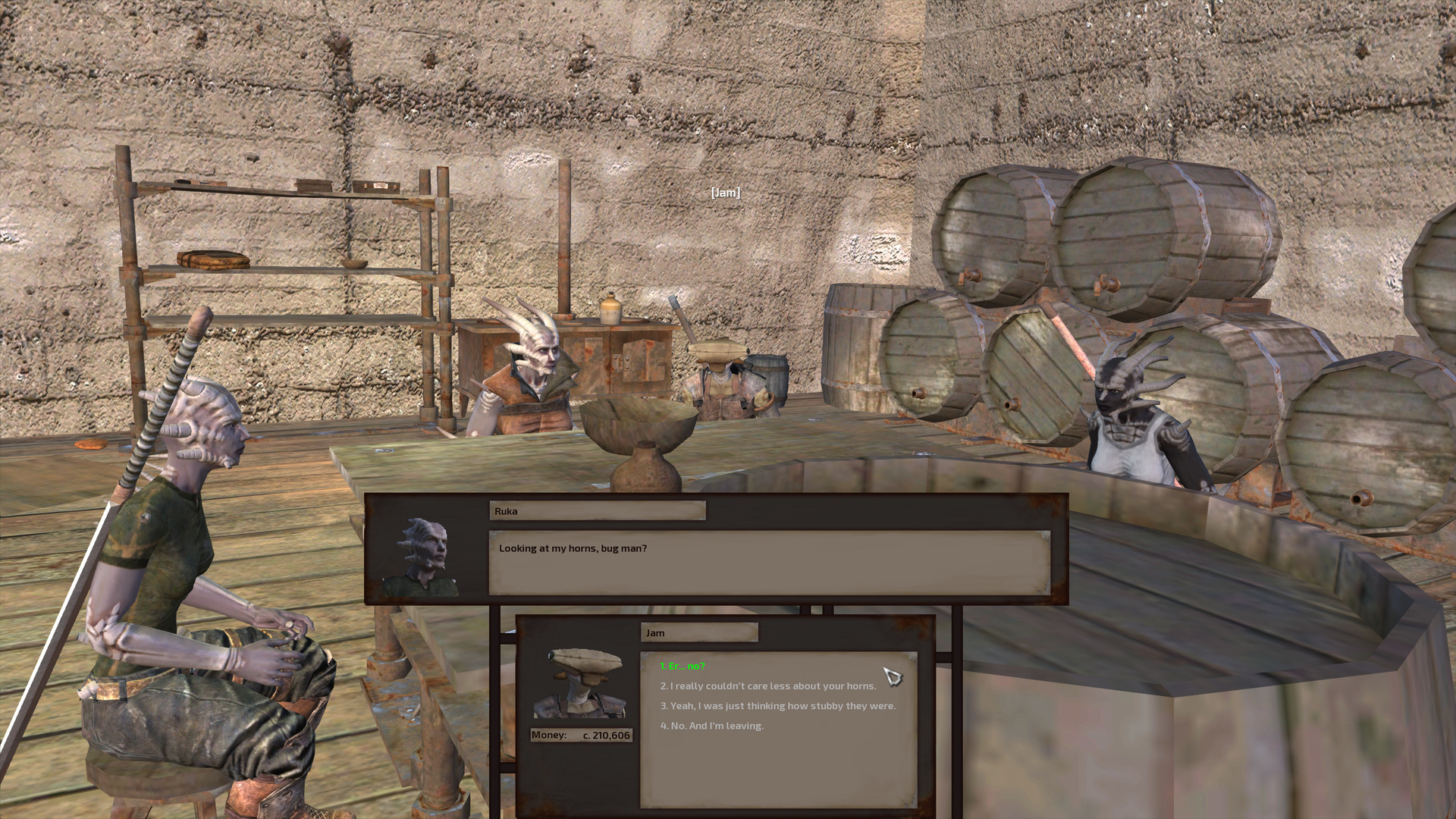1456x819 pixels.
Task: Pick the reply about how stubby they were
Action: [777, 706]
